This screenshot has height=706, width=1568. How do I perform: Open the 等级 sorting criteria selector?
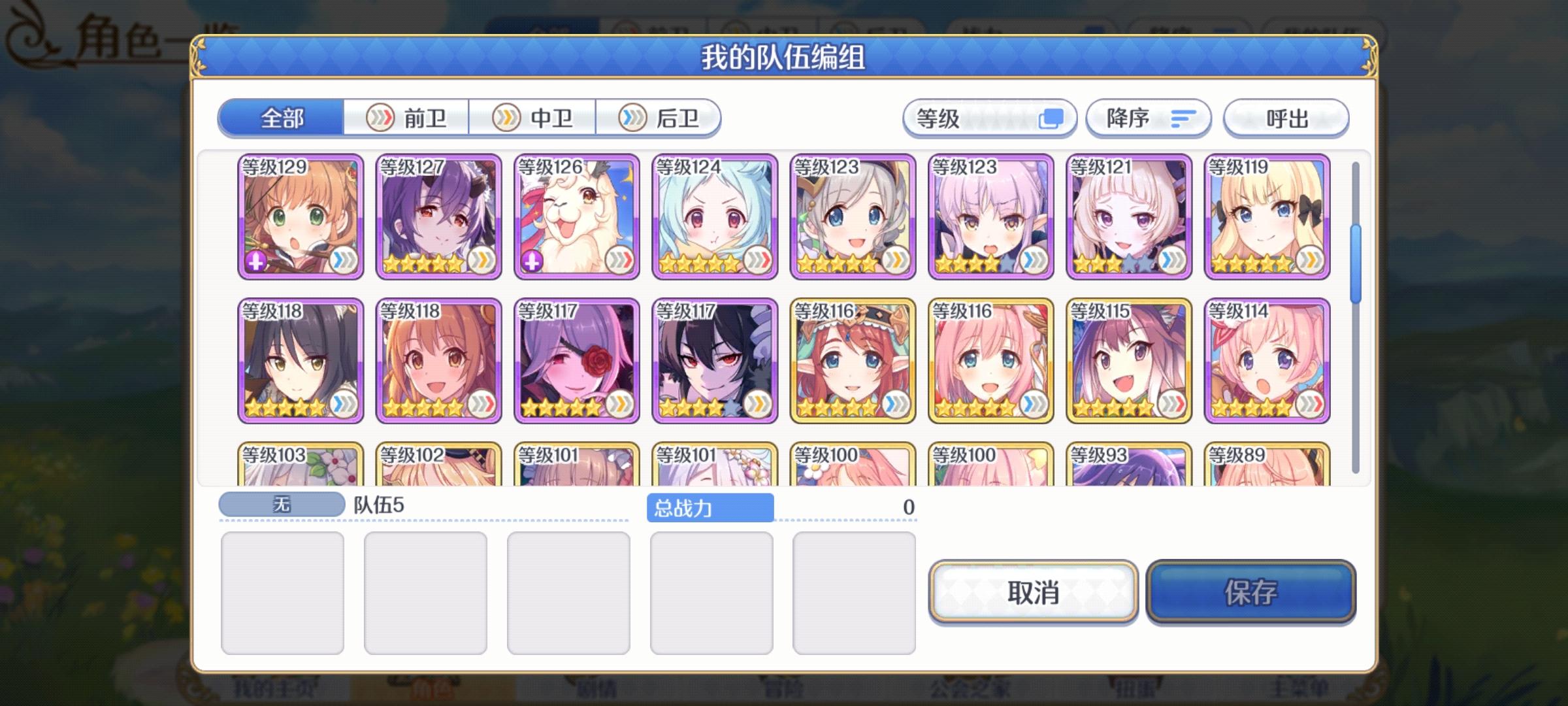click(x=973, y=118)
